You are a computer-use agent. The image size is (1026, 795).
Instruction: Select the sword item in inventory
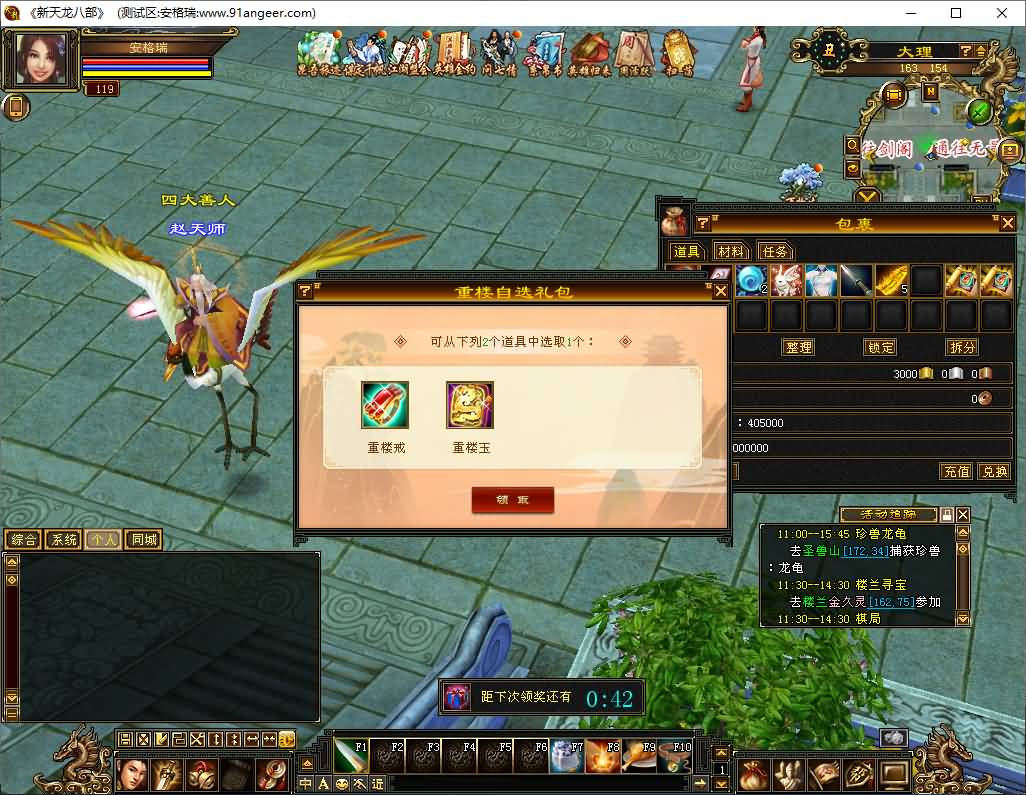(x=855, y=281)
